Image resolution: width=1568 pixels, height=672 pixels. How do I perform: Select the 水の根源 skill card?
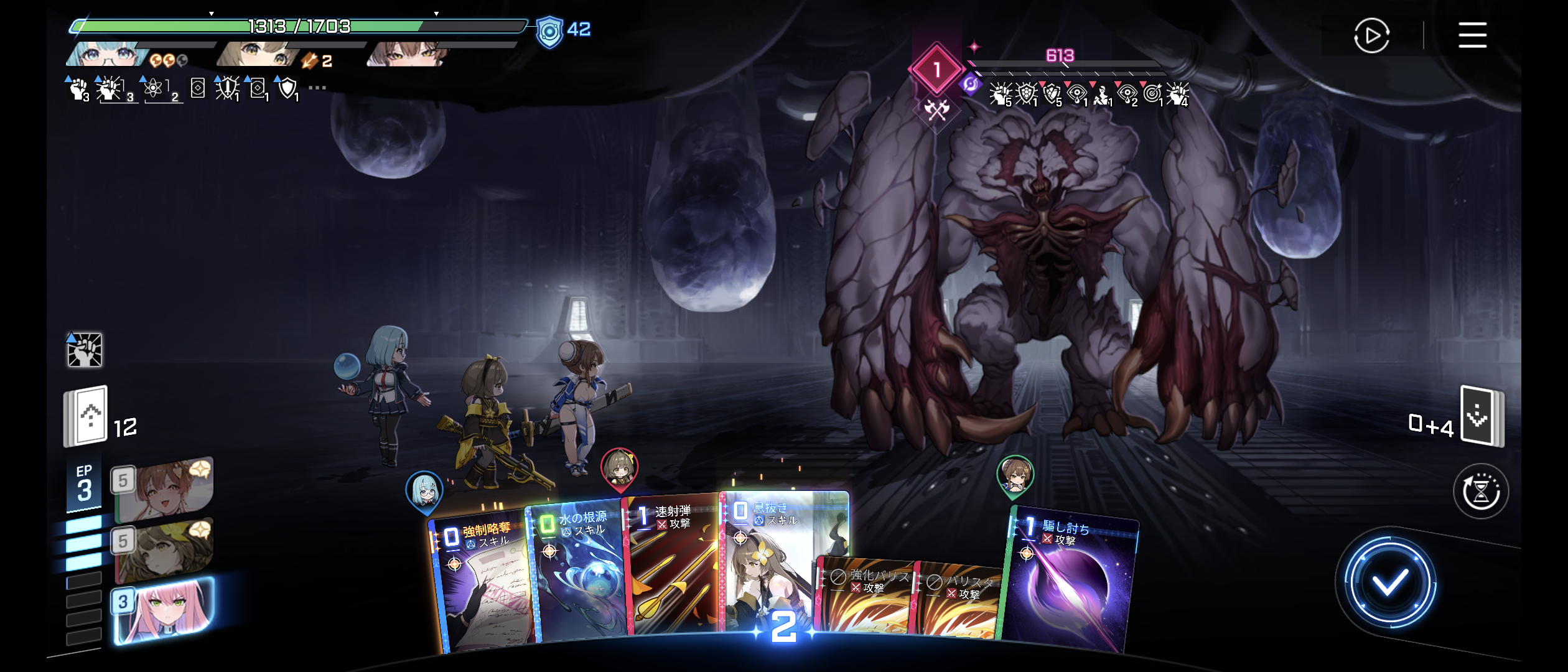579,572
